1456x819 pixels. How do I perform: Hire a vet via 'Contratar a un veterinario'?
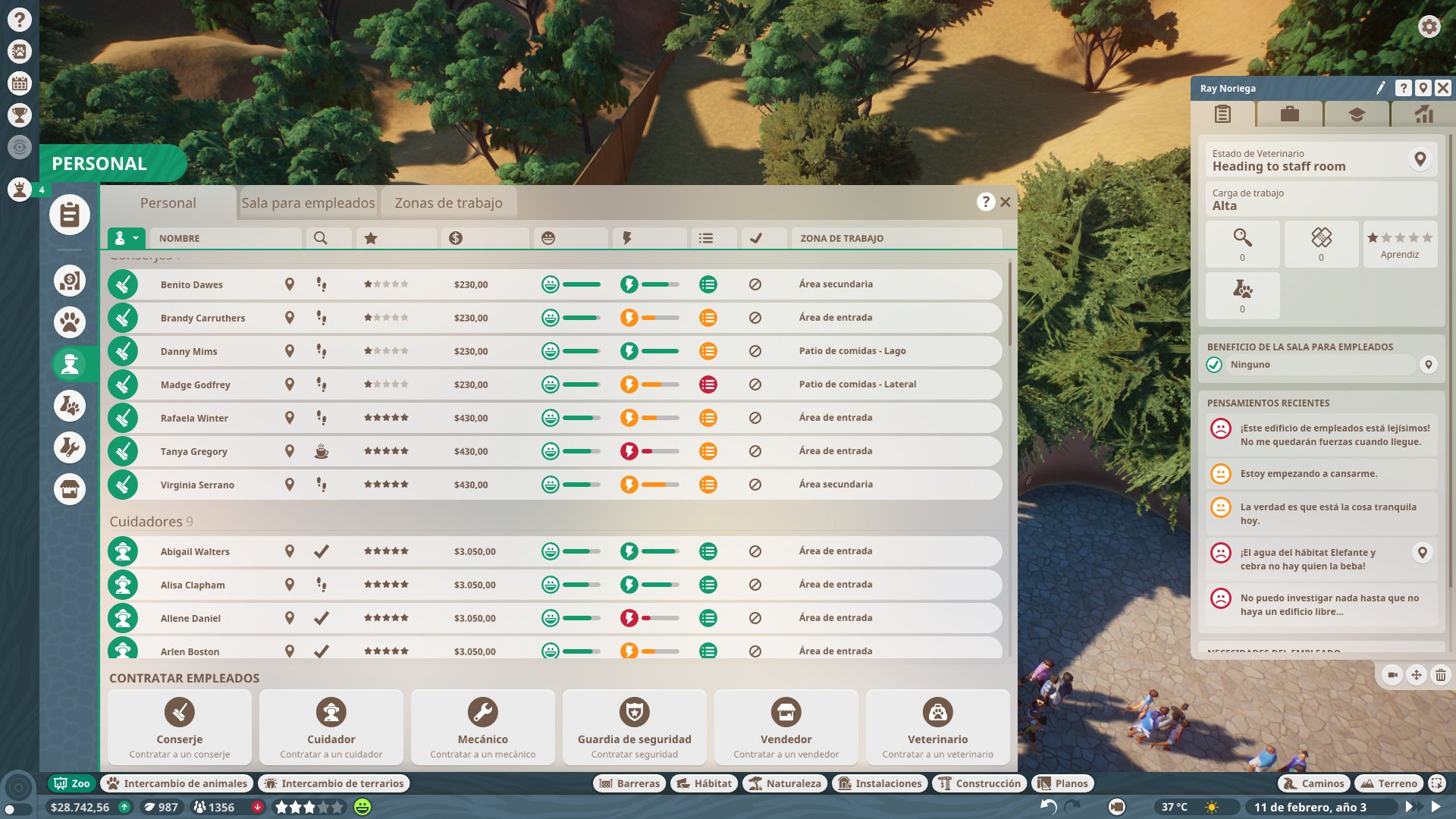pyautogui.click(x=937, y=726)
